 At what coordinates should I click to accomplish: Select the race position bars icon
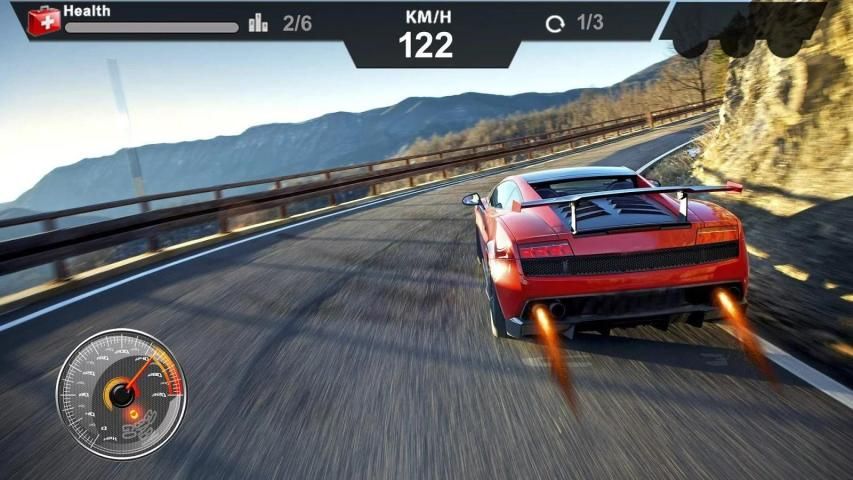(258, 23)
